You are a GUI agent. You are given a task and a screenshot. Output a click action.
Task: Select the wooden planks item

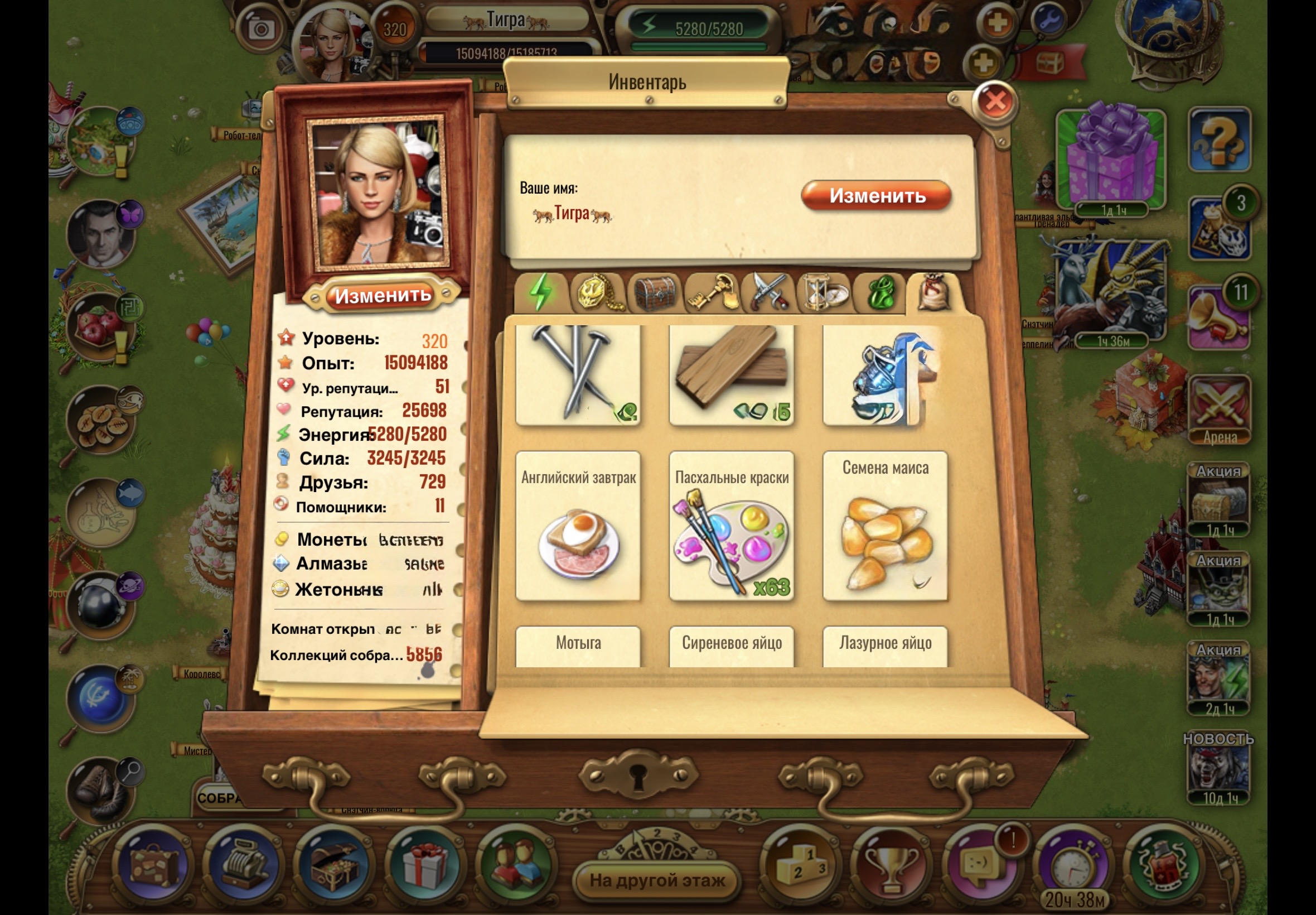(x=732, y=375)
